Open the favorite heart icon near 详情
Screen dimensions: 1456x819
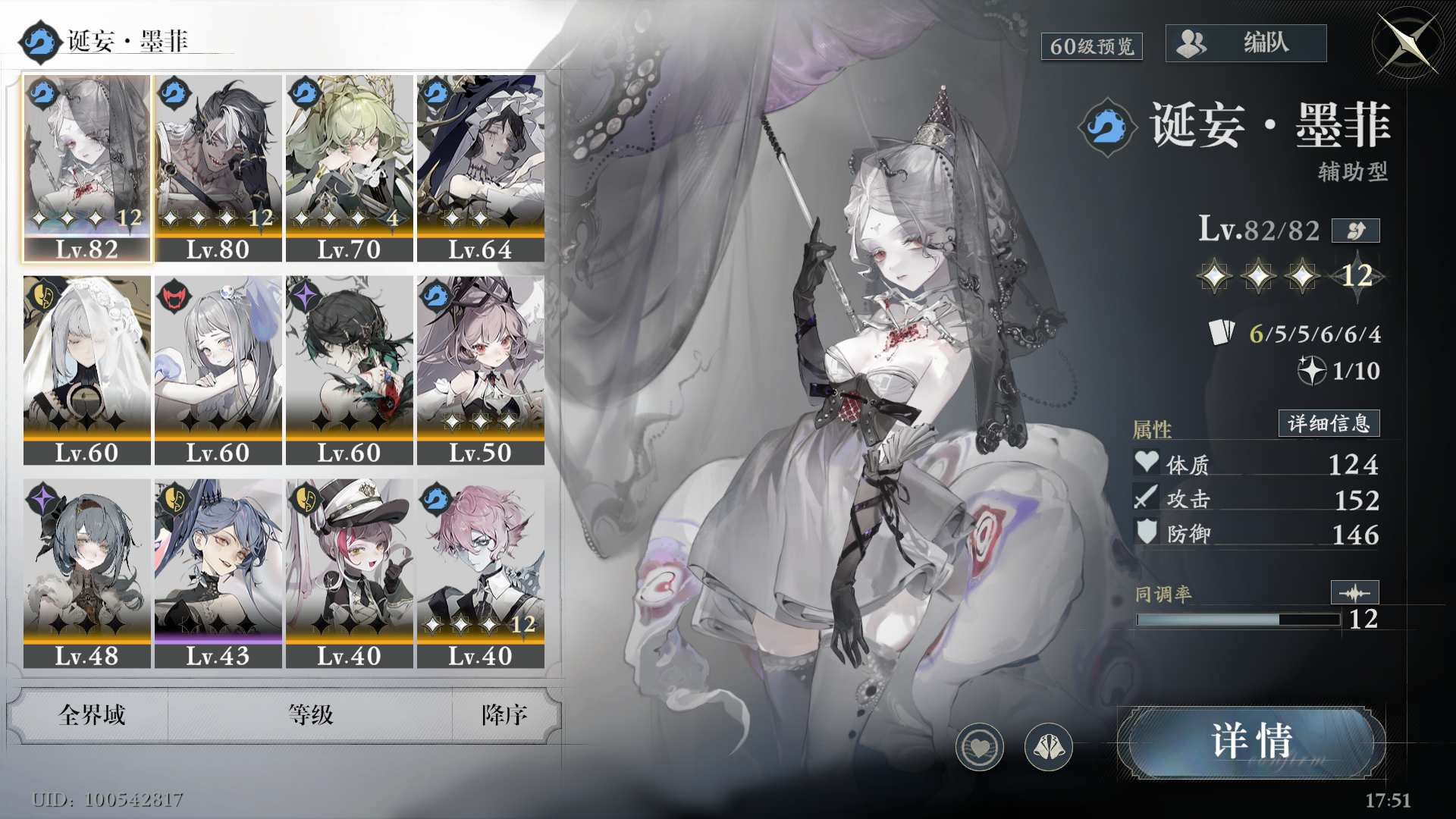pos(980,747)
